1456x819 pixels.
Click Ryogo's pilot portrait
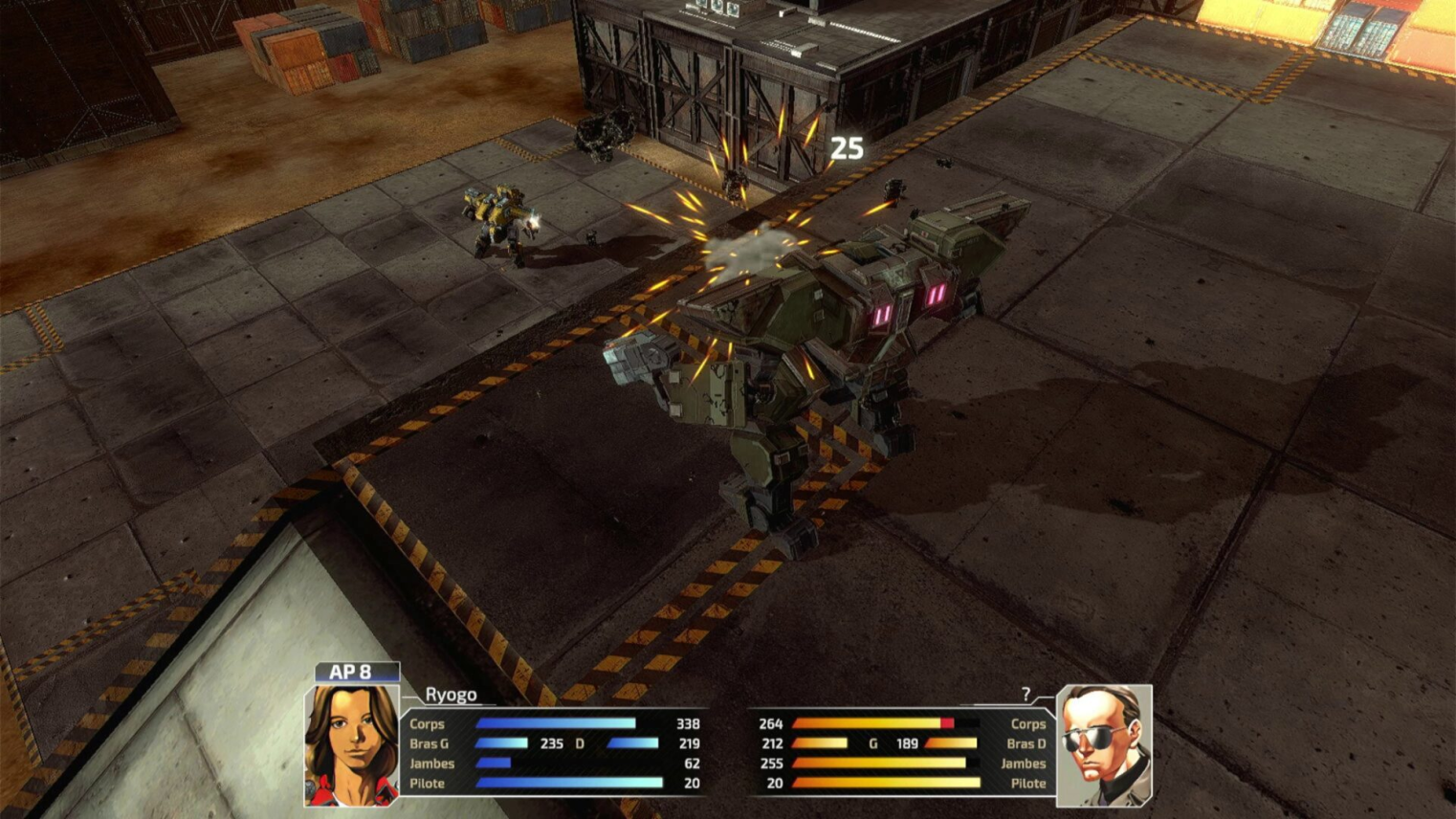coord(351,744)
